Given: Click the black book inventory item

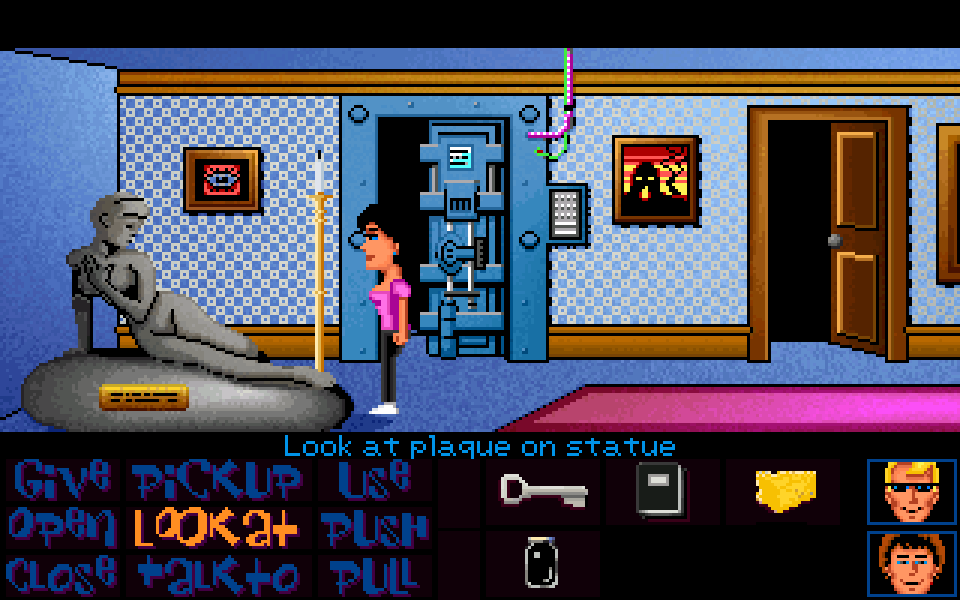Looking at the screenshot, I should (660, 490).
